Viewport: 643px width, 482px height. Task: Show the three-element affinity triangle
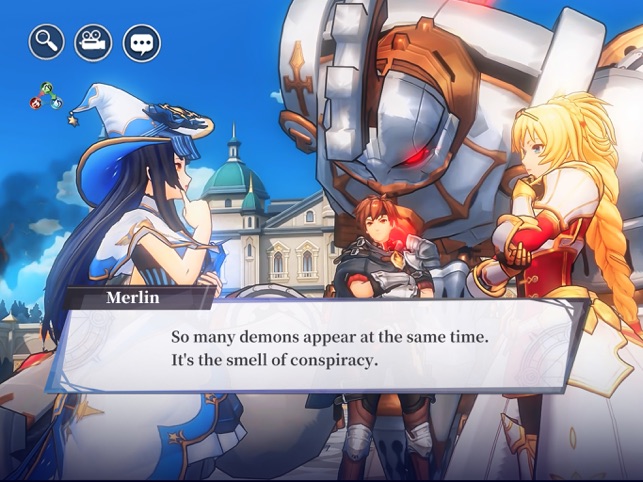[43, 96]
